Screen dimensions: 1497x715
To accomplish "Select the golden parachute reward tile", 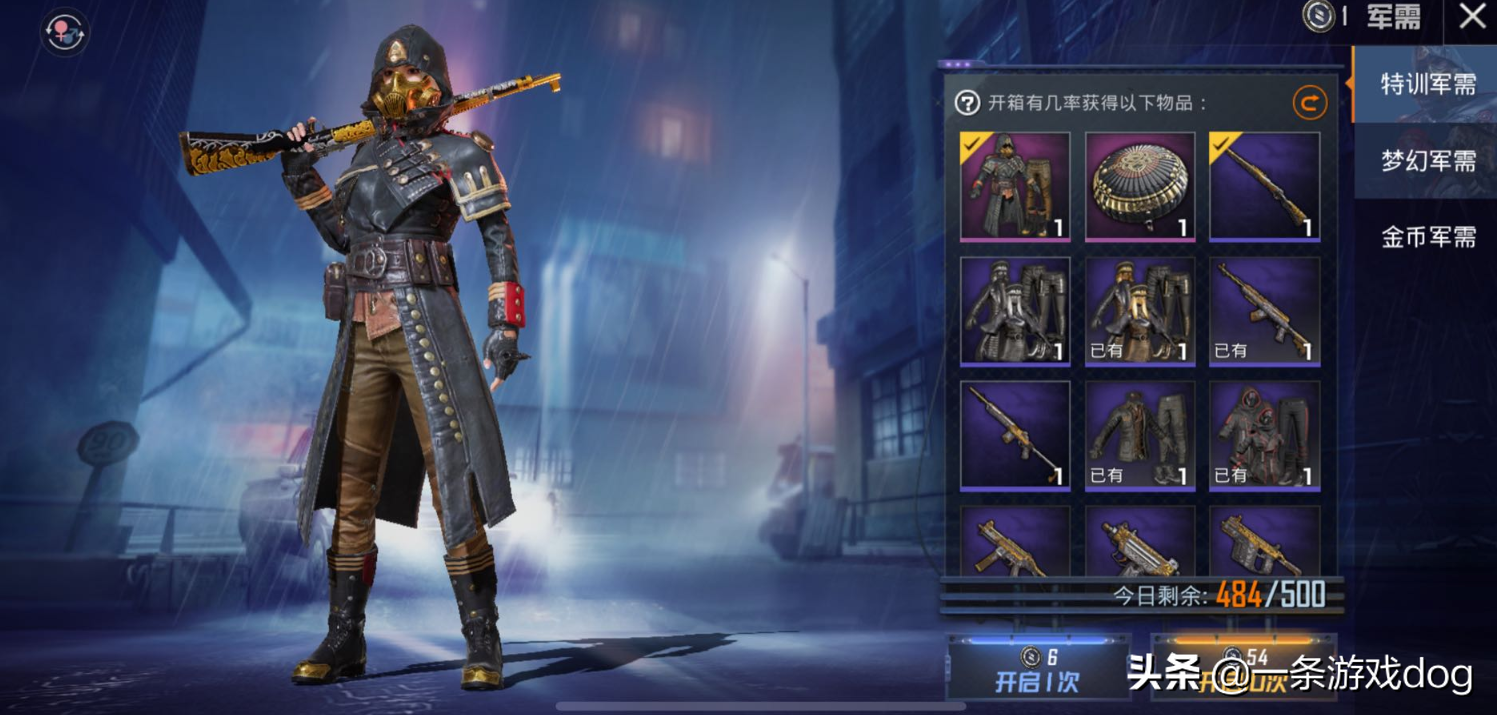I will (x=1140, y=187).
